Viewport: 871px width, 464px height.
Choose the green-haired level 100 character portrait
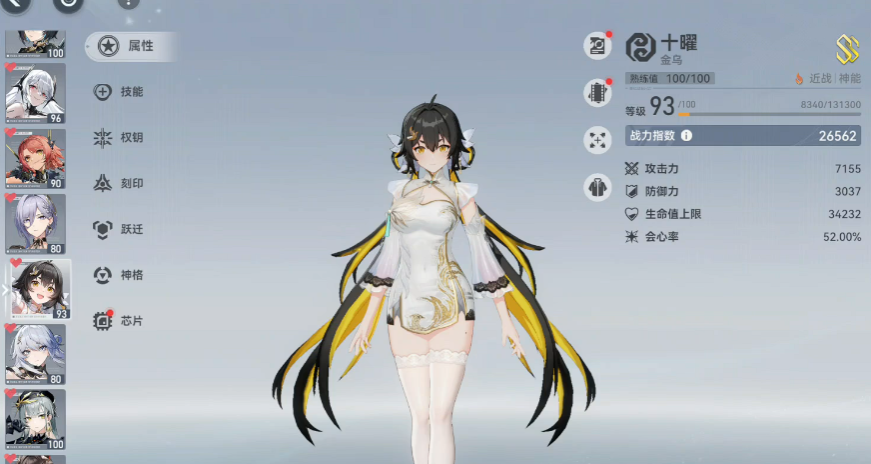(x=36, y=419)
